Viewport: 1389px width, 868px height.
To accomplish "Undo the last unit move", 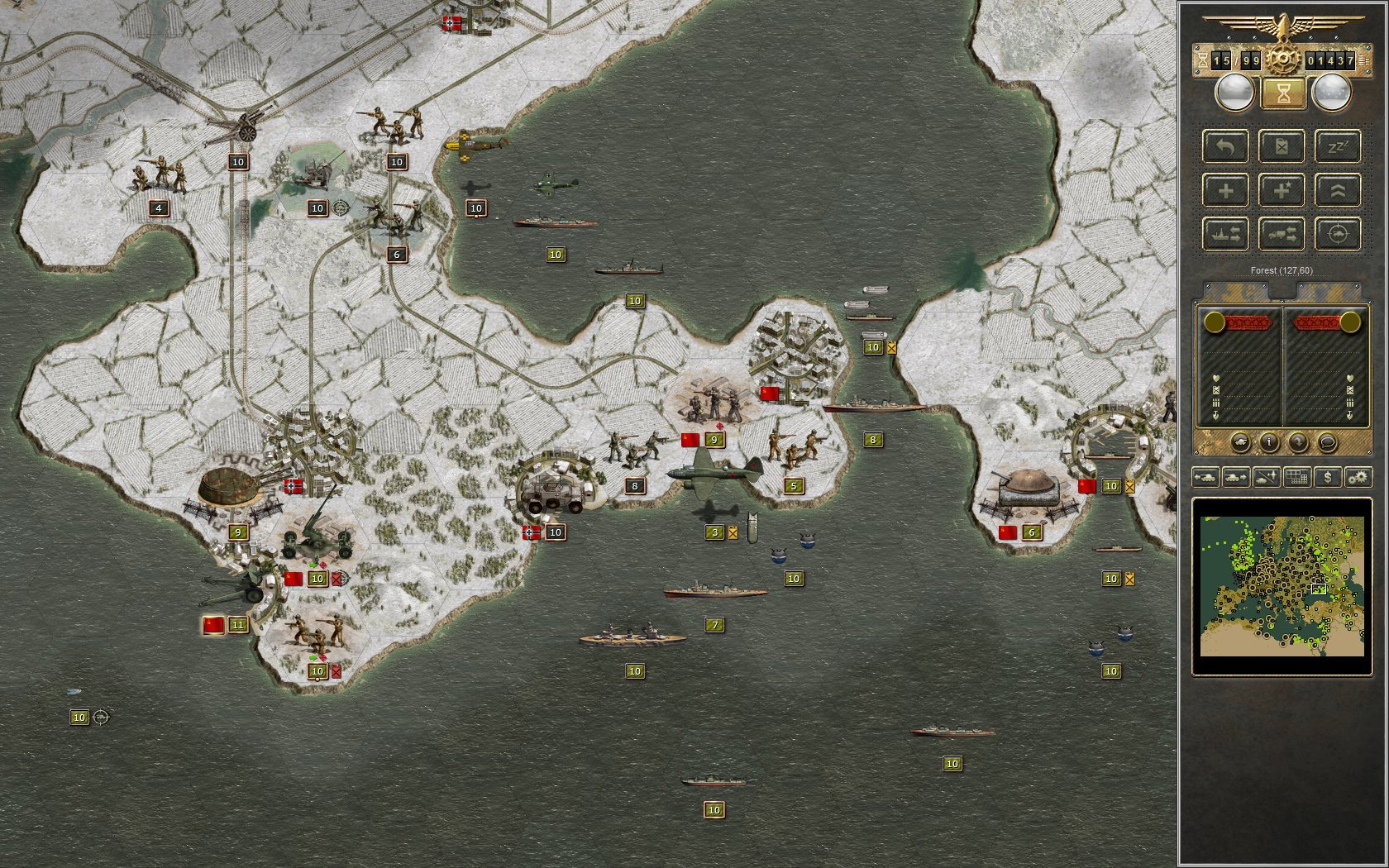I will (x=1226, y=147).
